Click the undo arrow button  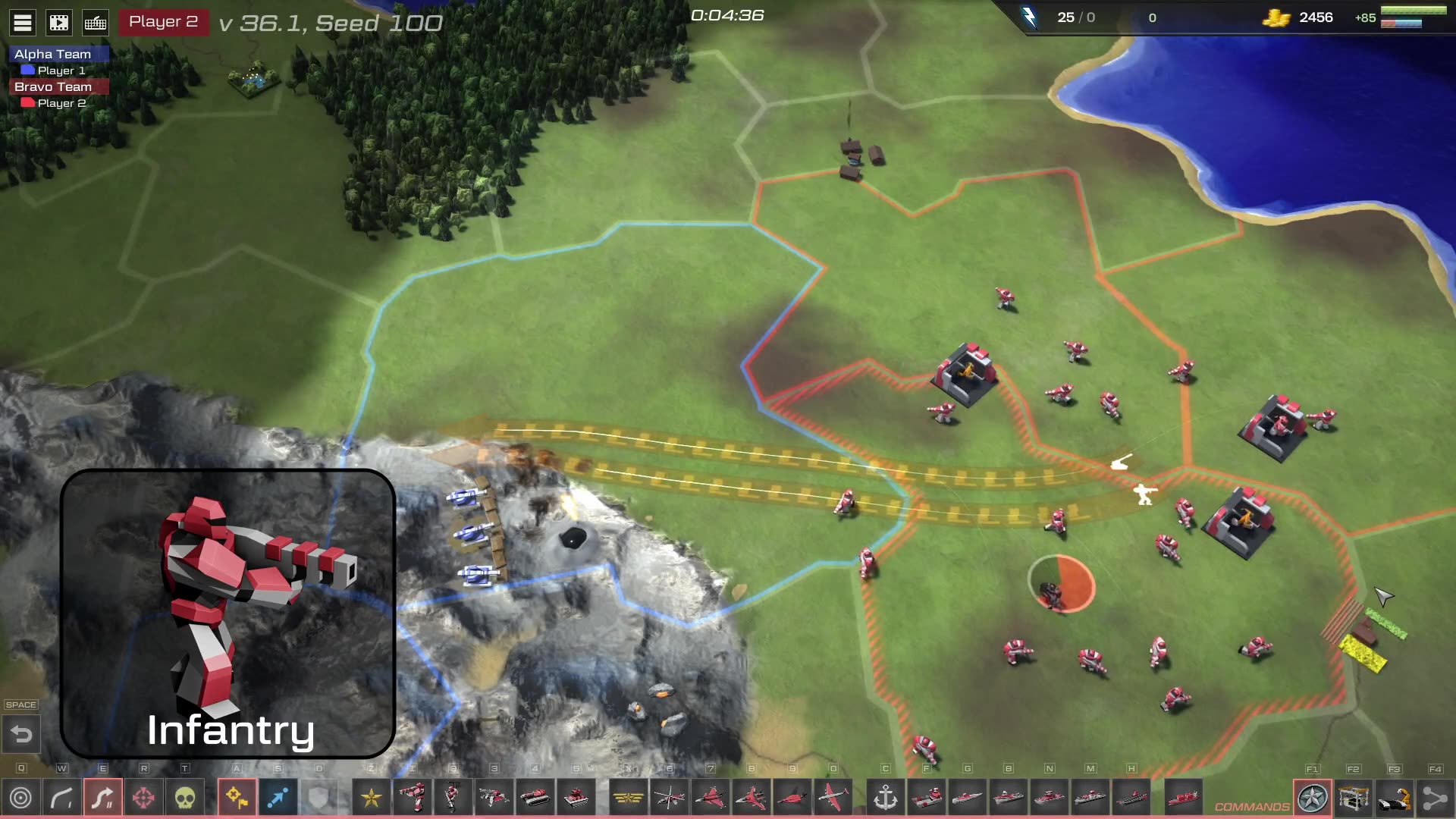(x=21, y=734)
